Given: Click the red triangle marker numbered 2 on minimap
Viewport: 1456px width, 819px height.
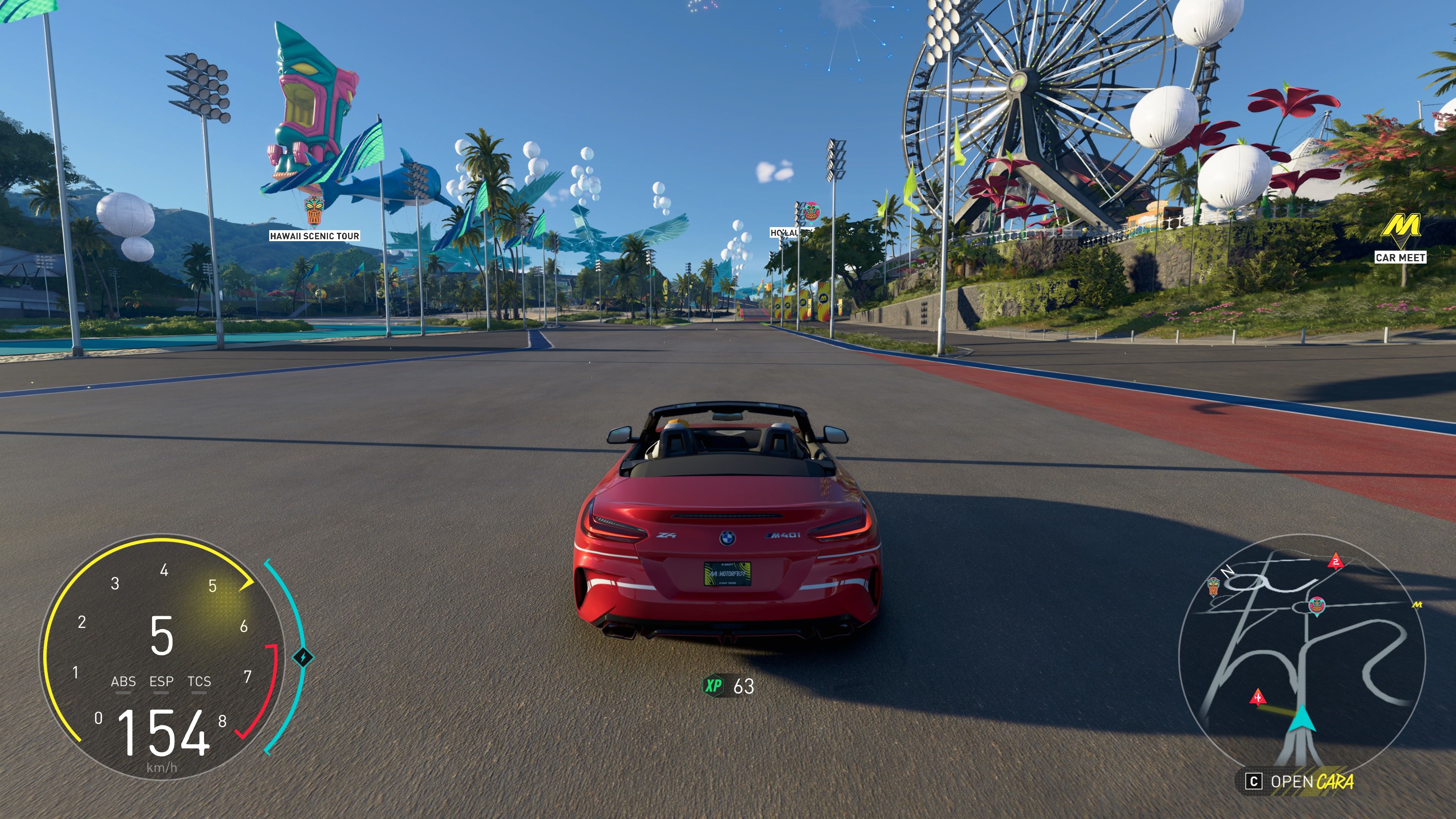Looking at the screenshot, I should pos(1335,561).
